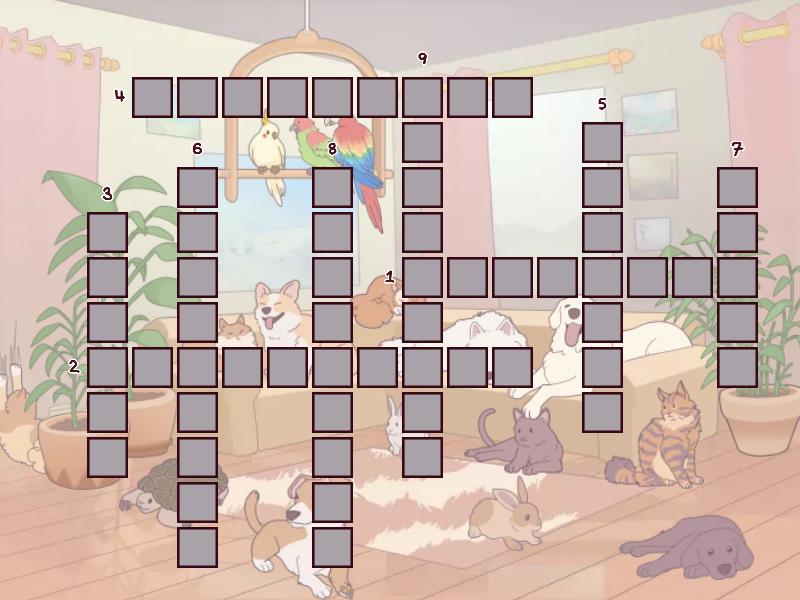Select the cell where words 2 and 9 cross
The image size is (800, 600).
(x=422, y=367)
